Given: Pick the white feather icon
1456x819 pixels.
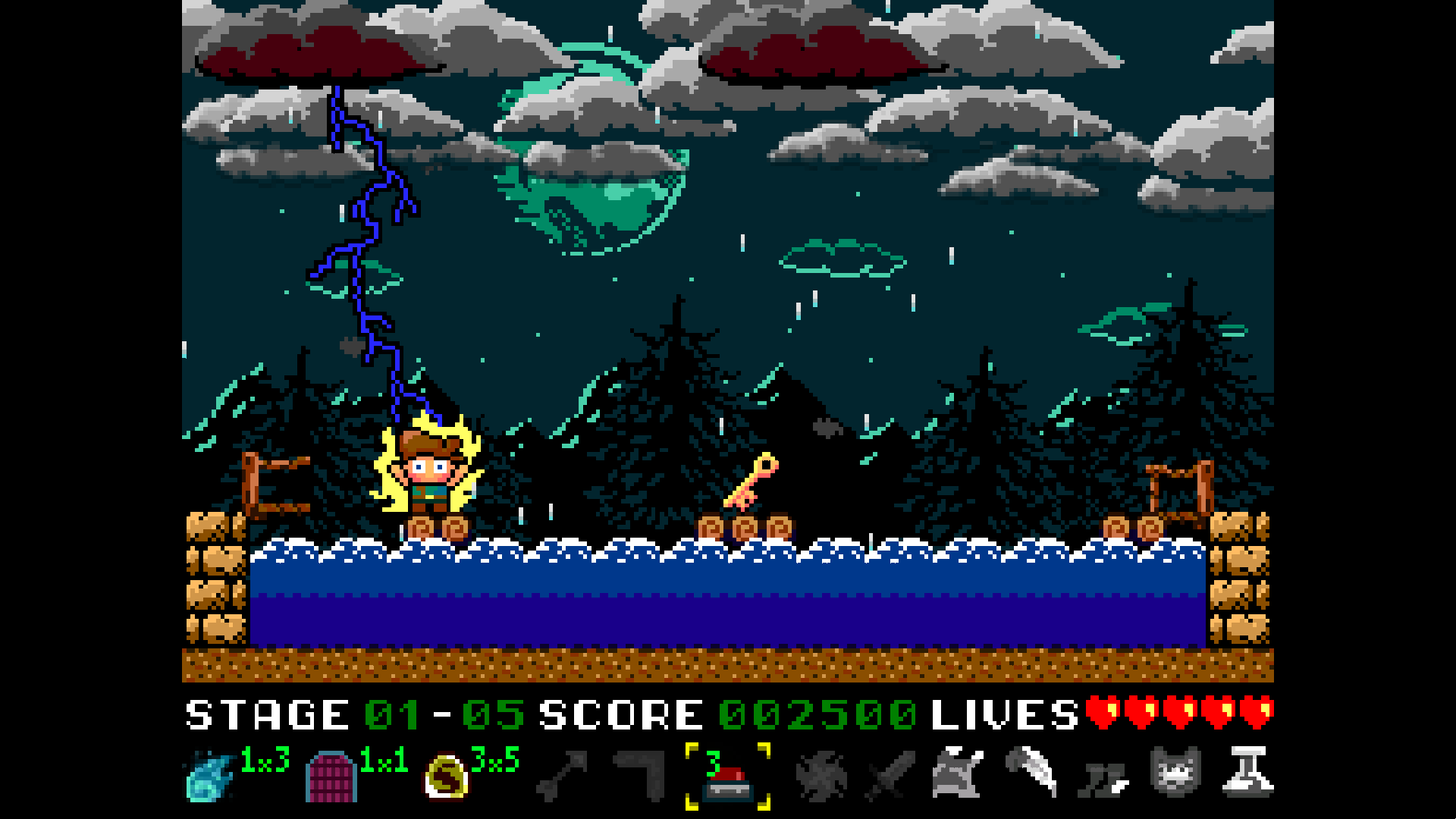Looking at the screenshot, I should point(1031,770).
